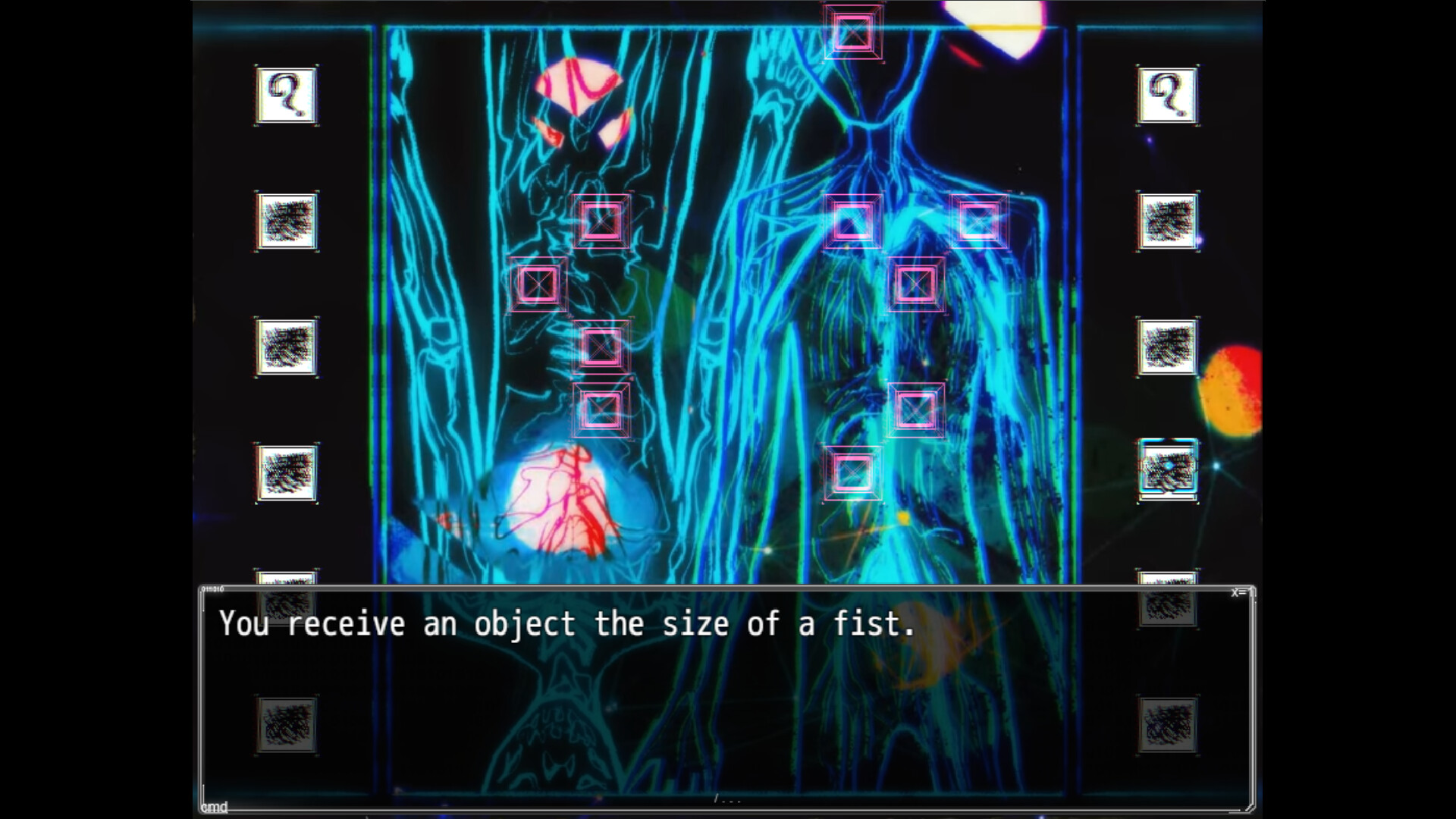This screenshot has height=819, width=1456.
Task: Toggle the bottom scribble icon in the left column
Action: 287,724
